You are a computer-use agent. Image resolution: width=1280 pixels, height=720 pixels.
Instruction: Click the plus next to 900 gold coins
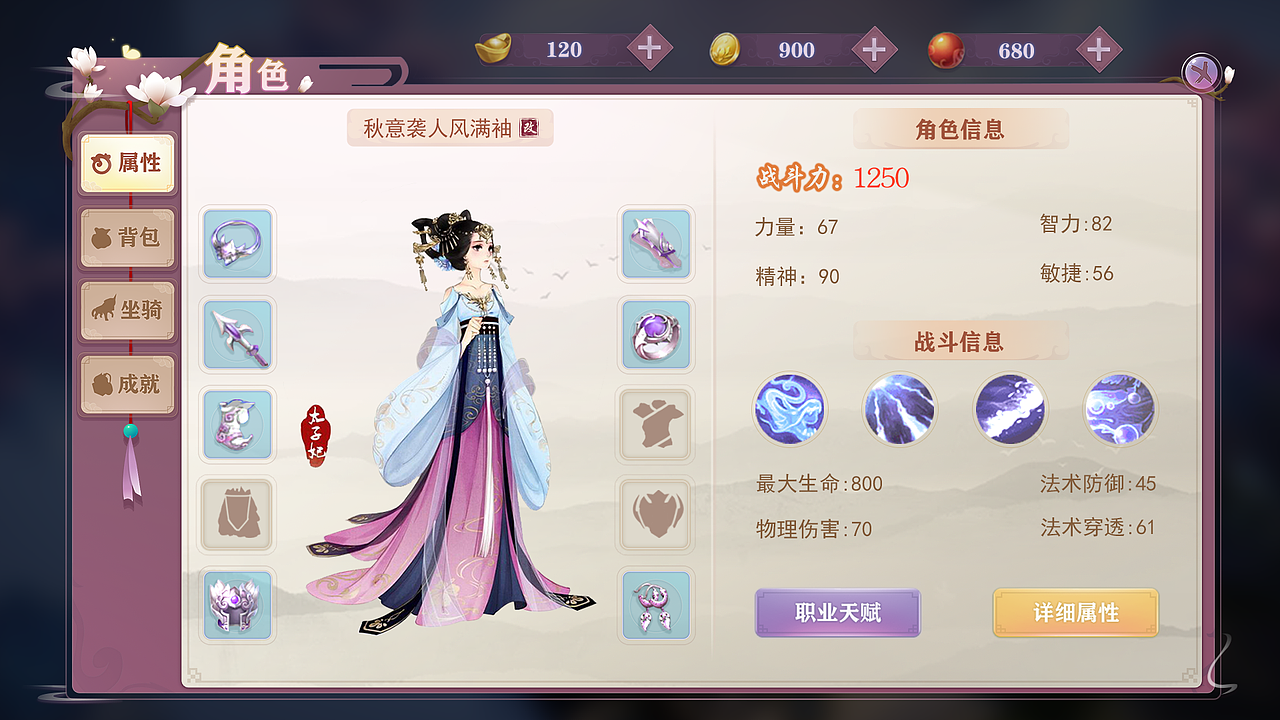(874, 49)
